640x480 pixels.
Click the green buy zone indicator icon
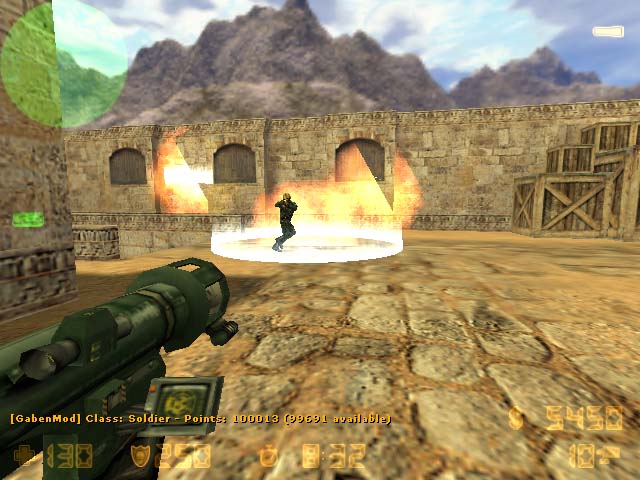click(27, 219)
